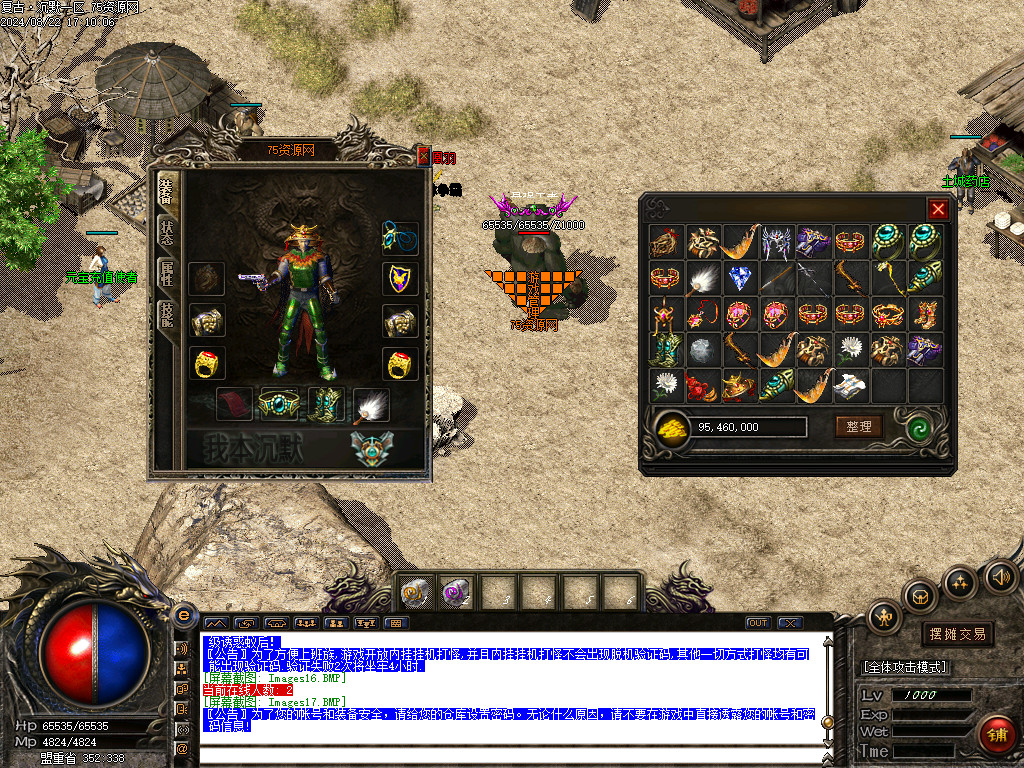Viewport: 1024px width, 768px height.
Task: Click the green swirl button in bag
Action: [919, 427]
